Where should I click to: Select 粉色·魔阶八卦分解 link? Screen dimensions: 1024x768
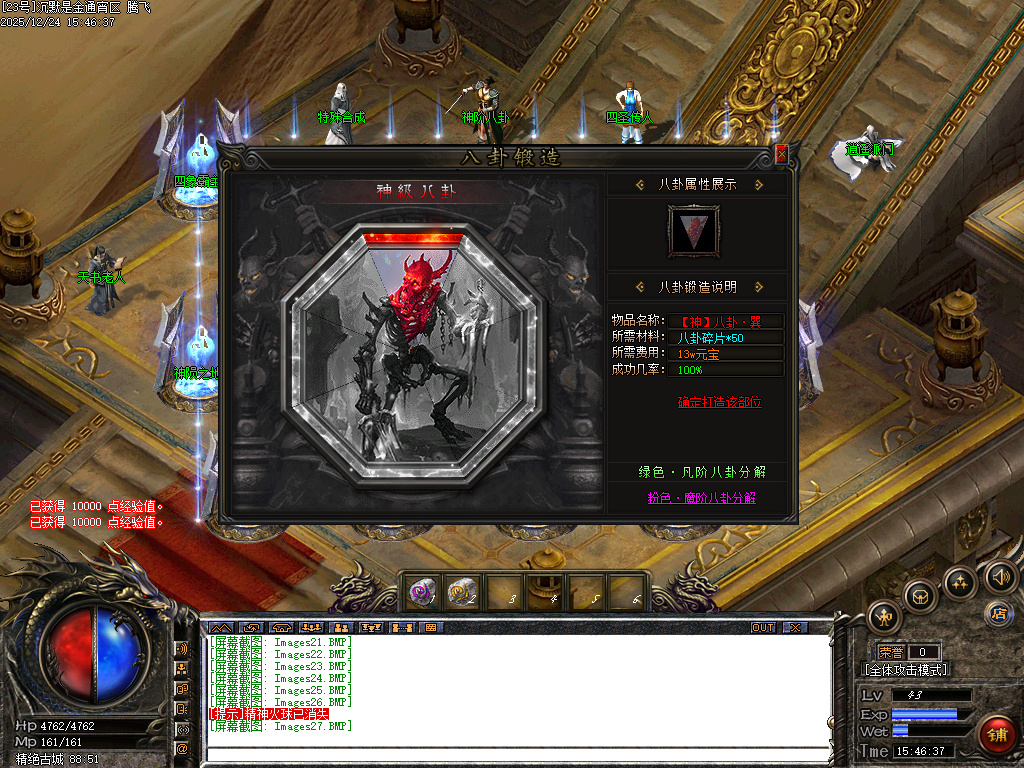tap(701, 497)
